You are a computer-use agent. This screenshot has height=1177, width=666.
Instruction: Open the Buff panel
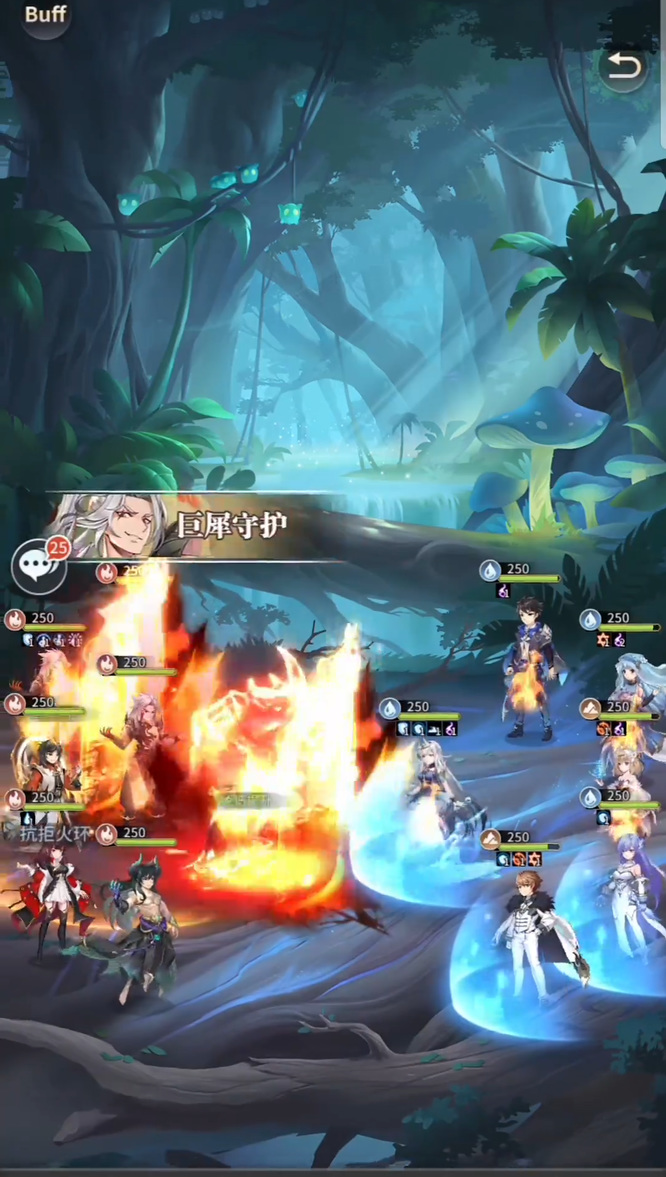45,15
